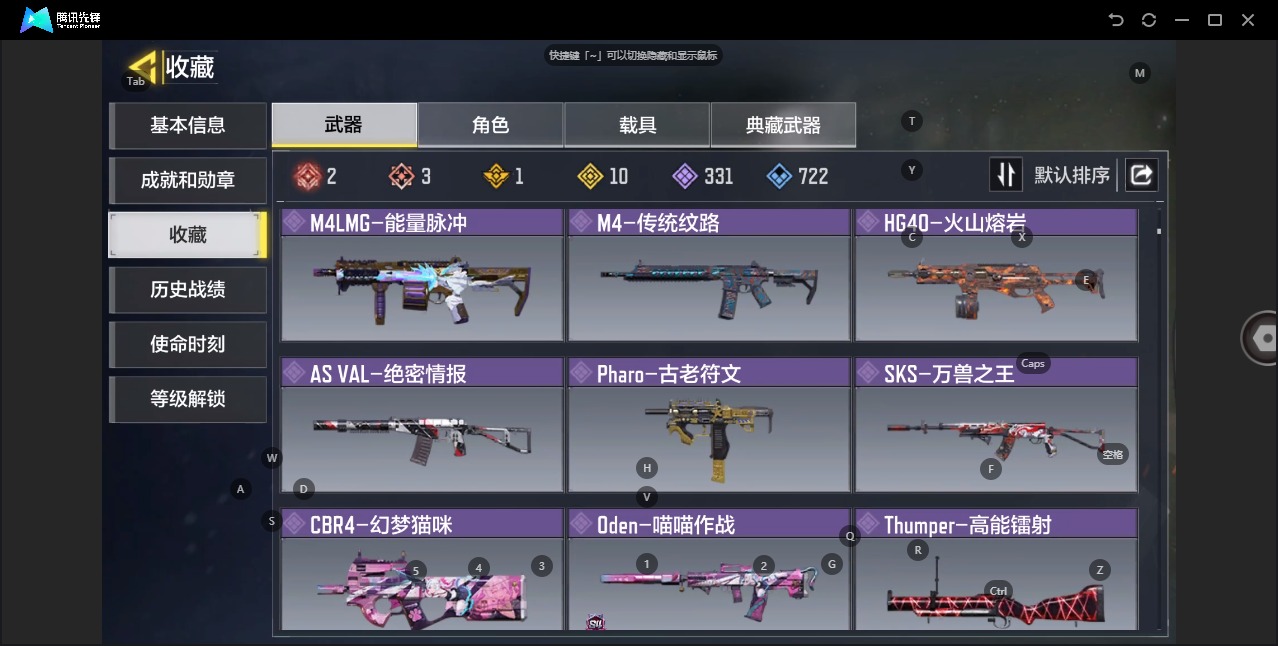Open the 历史战绩 section
1278x646 pixels.
point(188,290)
